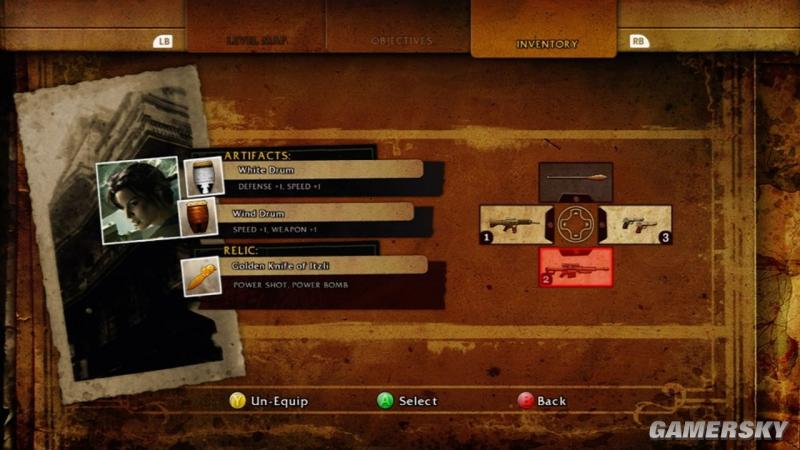Screen dimensions: 800x450
Task: Click the Select option
Action: (x=407, y=401)
